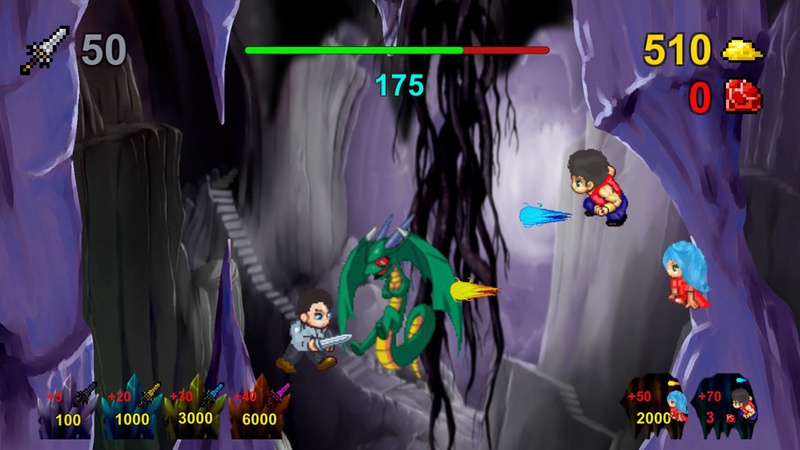Purchase the gold sword upgrade costing 1000
Image resolution: width=800 pixels, height=450 pixels.
click(134, 406)
